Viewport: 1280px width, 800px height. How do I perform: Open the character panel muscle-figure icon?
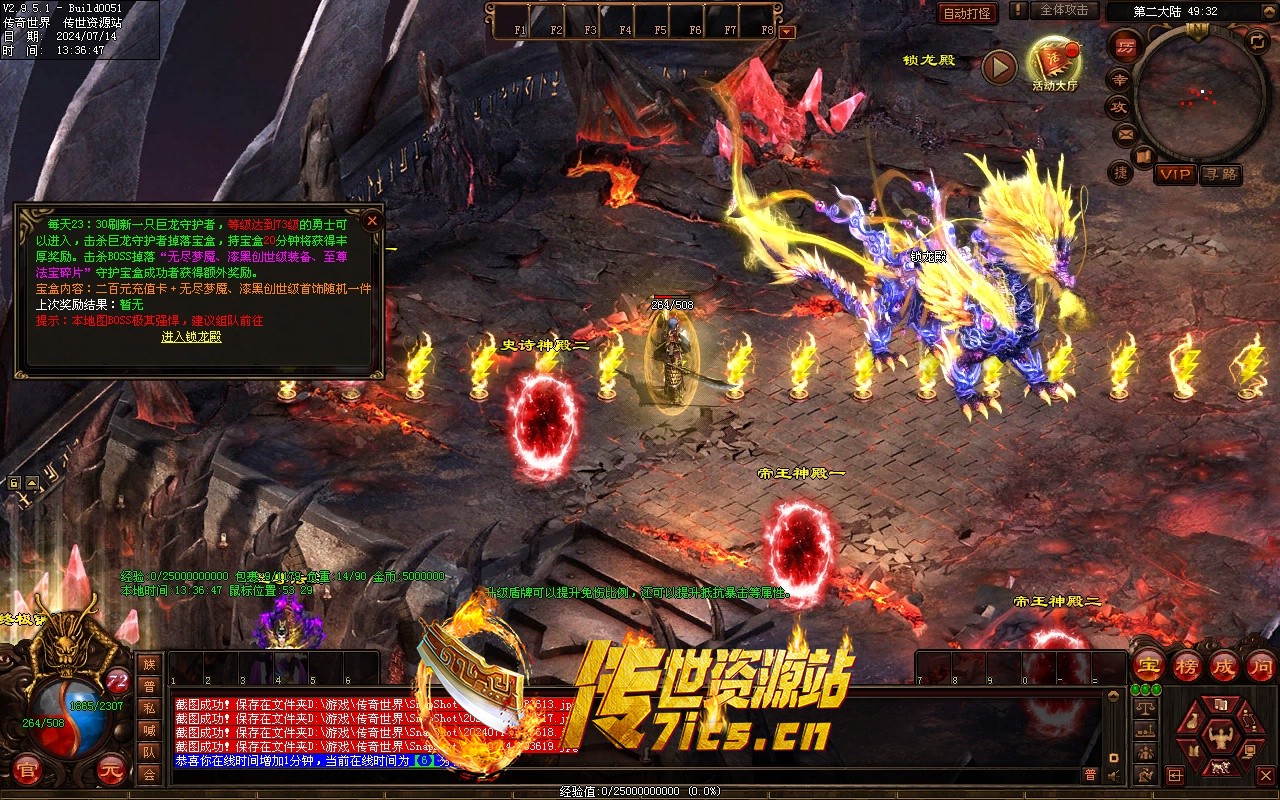pyautogui.click(x=1219, y=736)
